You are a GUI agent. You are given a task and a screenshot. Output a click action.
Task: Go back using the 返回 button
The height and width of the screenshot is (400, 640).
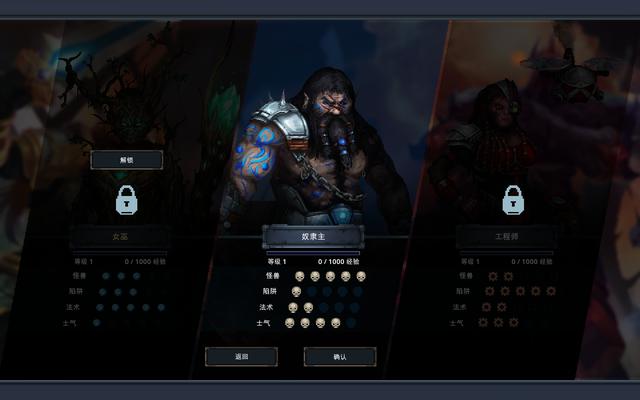[241, 356]
